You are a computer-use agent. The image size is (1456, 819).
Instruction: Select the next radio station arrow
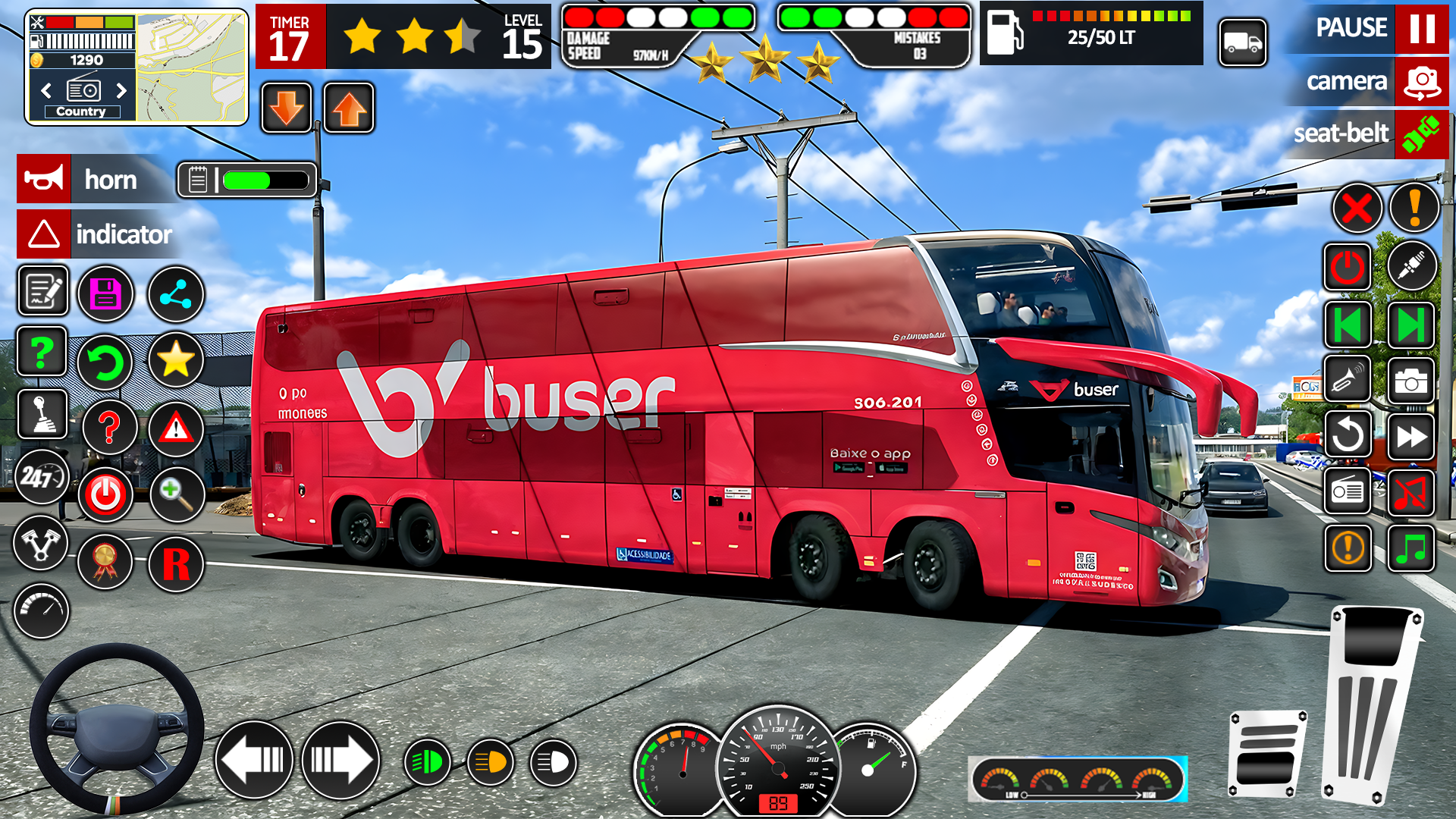coord(121,91)
